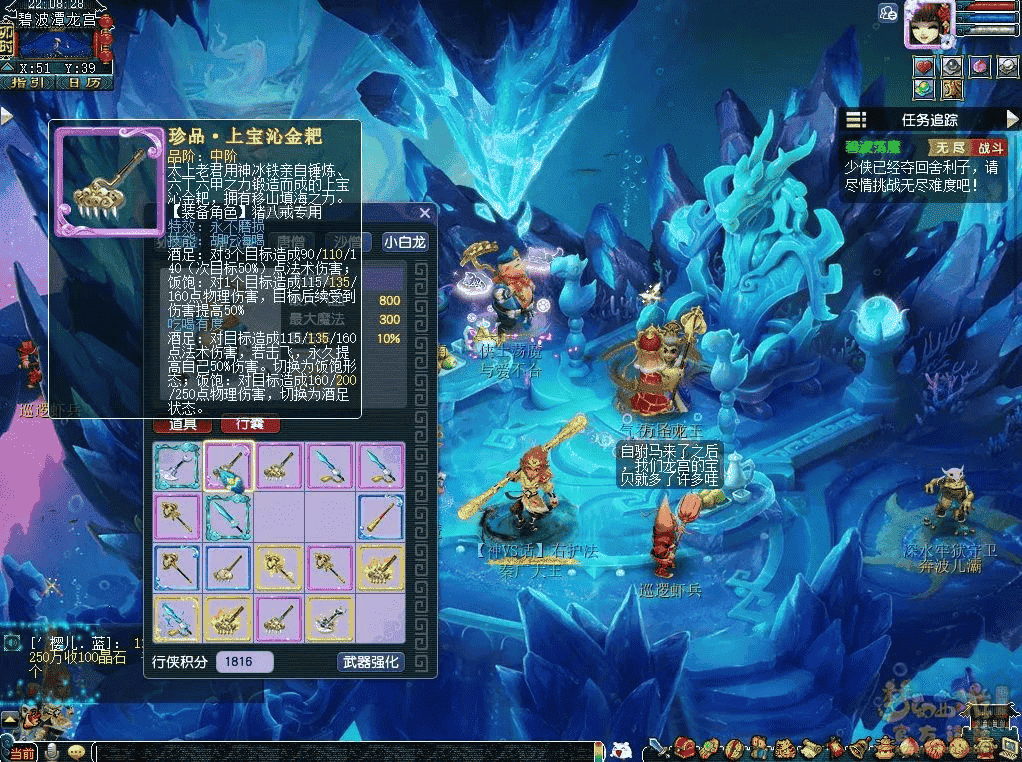
Task: Click the 武器强化 weapon enhance button
Action: click(370, 661)
